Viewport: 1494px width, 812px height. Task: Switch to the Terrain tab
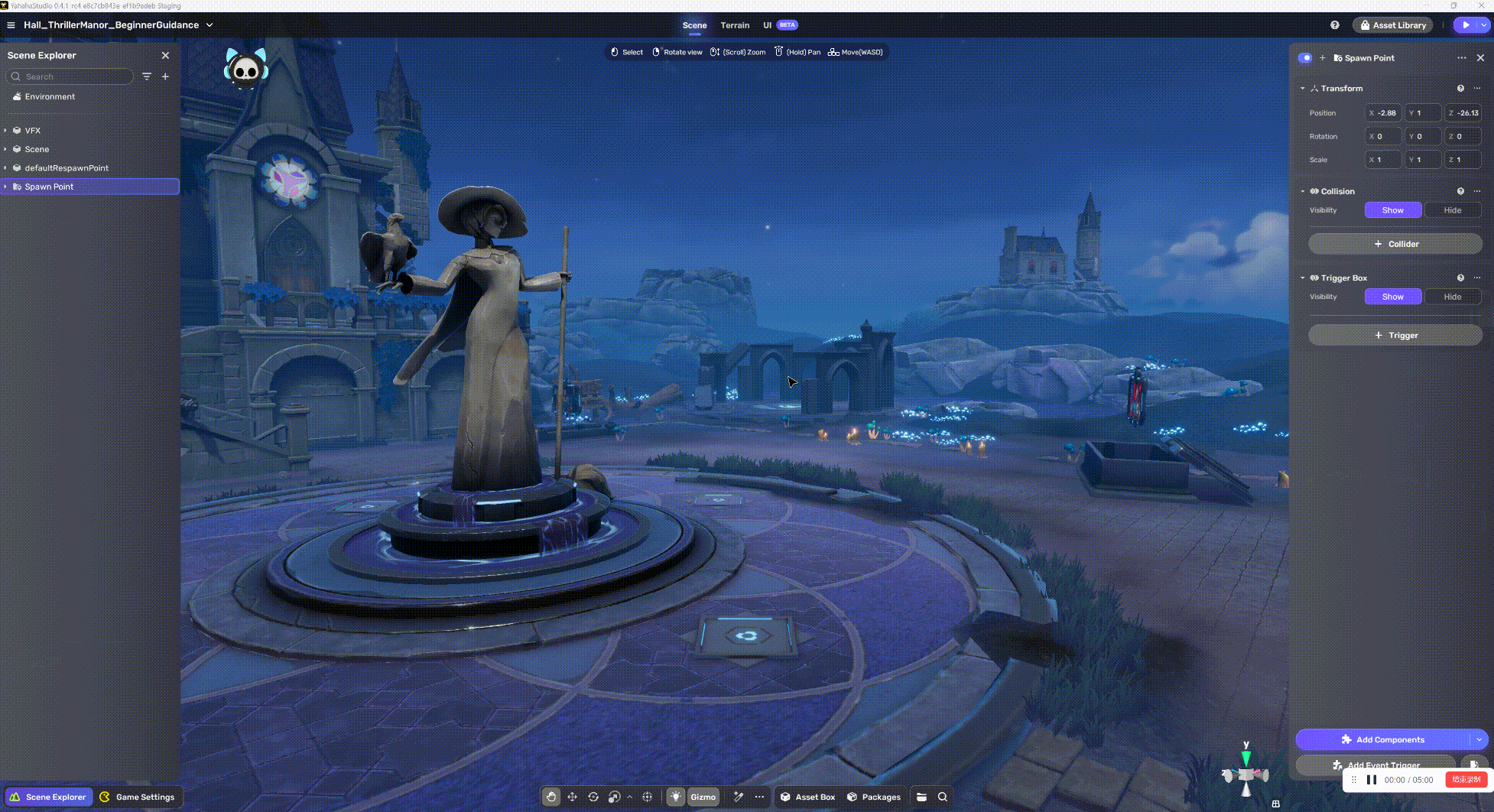pos(735,25)
